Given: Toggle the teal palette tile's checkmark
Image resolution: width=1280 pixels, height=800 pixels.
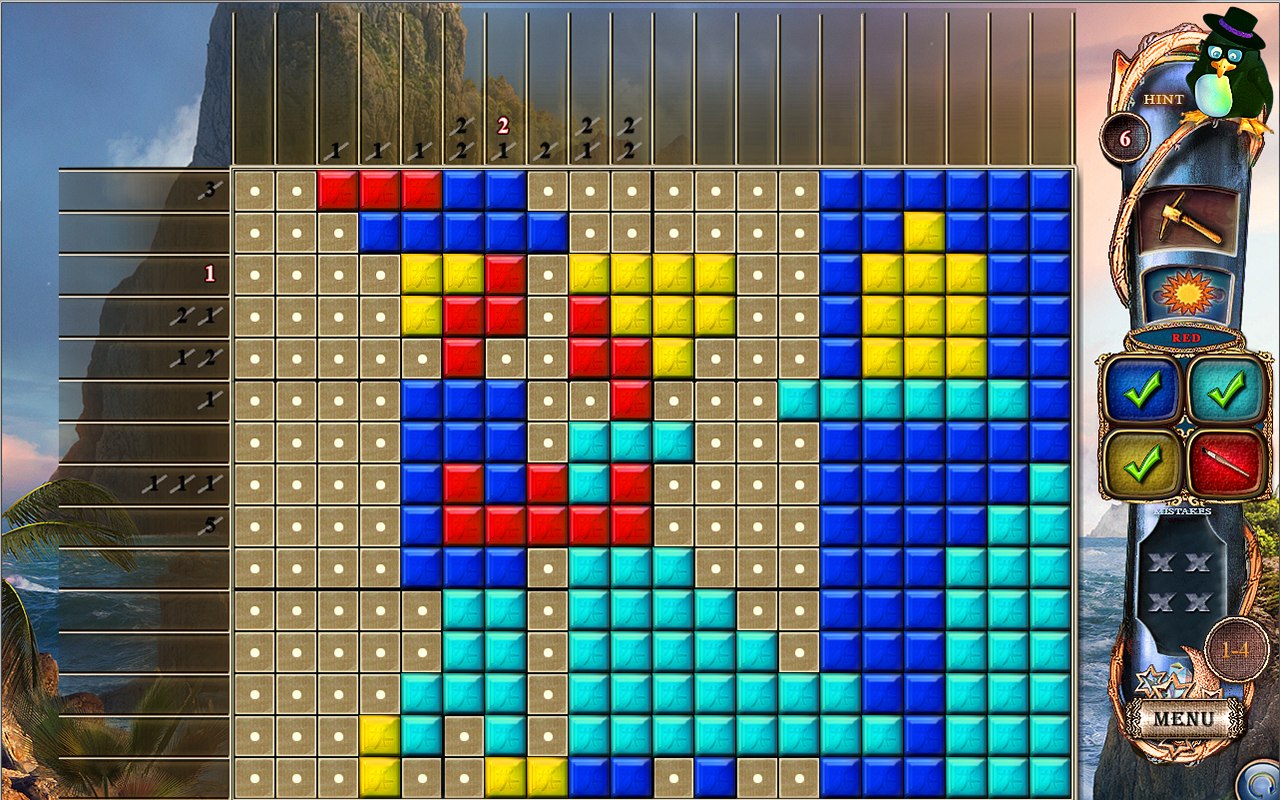Looking at the screenshot, I should (1226, 394).
